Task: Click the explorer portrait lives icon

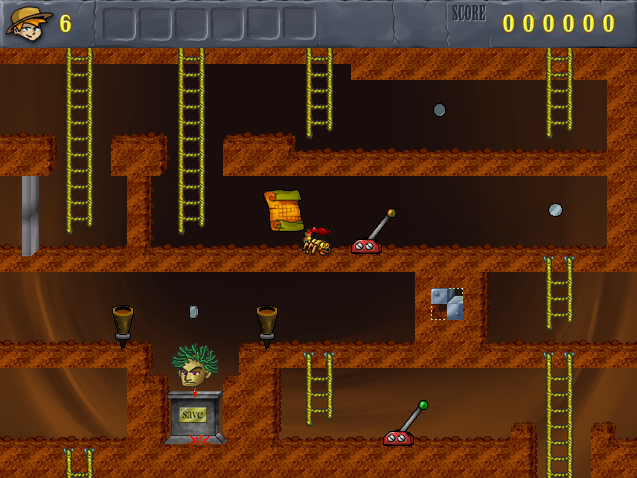Action: point(29,21)
